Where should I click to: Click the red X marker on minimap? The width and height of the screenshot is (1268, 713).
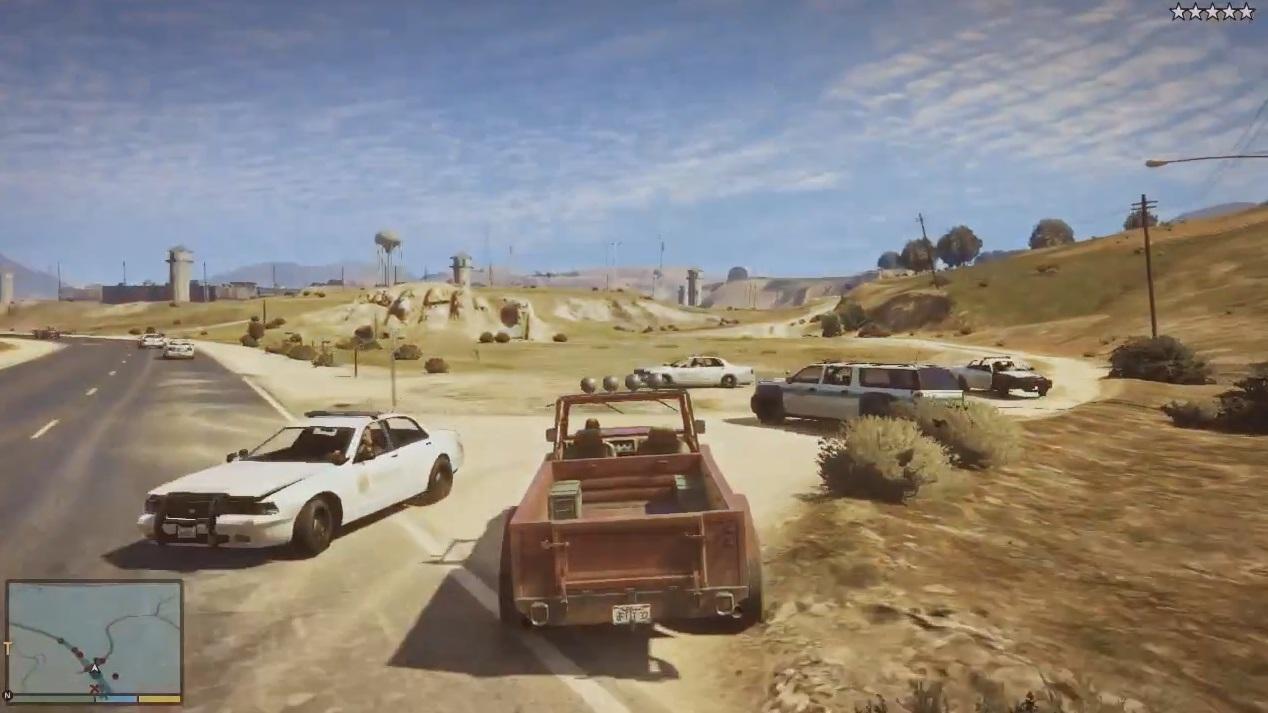click(95, 689)
